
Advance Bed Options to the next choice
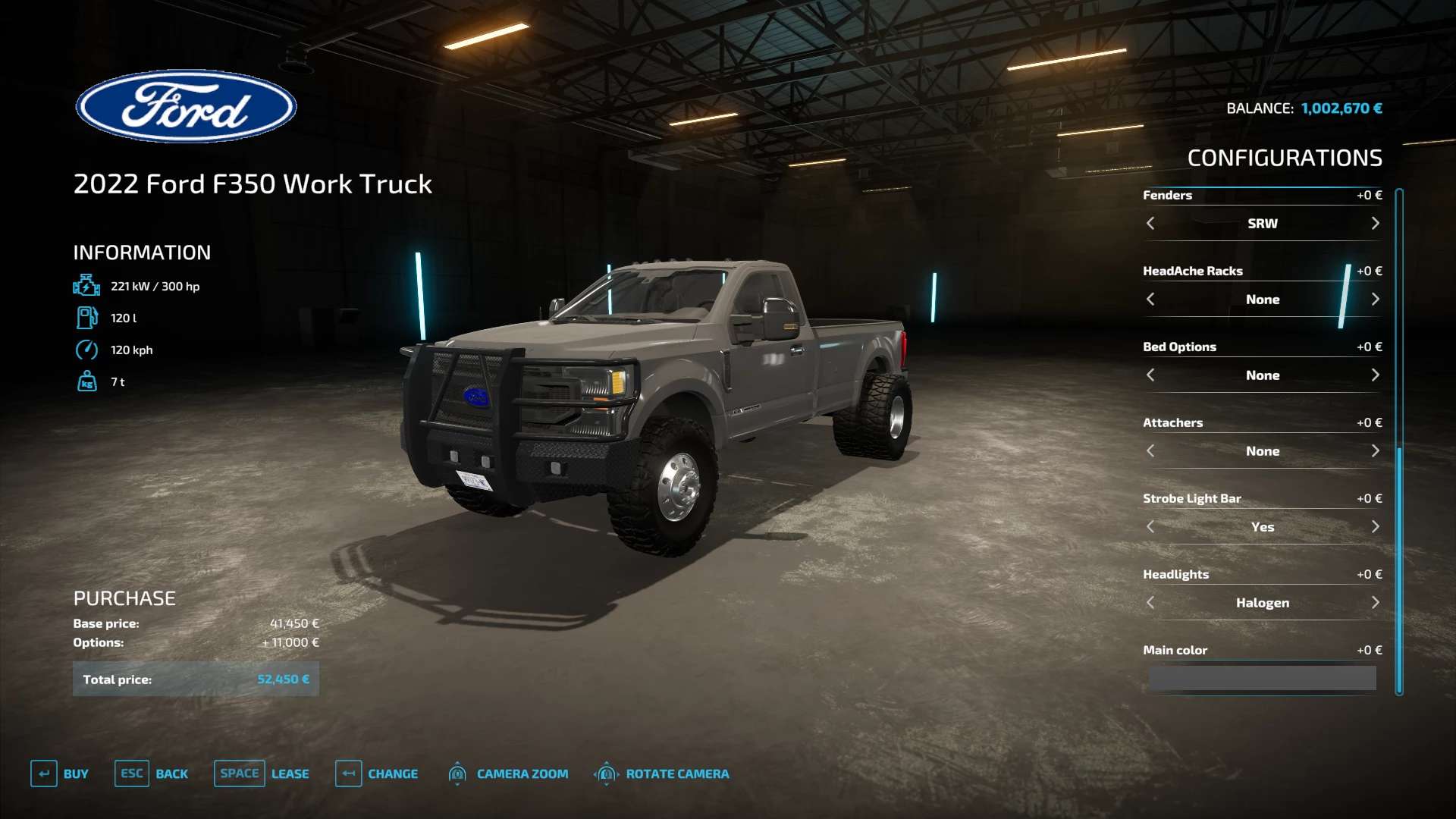[1375, 375]
